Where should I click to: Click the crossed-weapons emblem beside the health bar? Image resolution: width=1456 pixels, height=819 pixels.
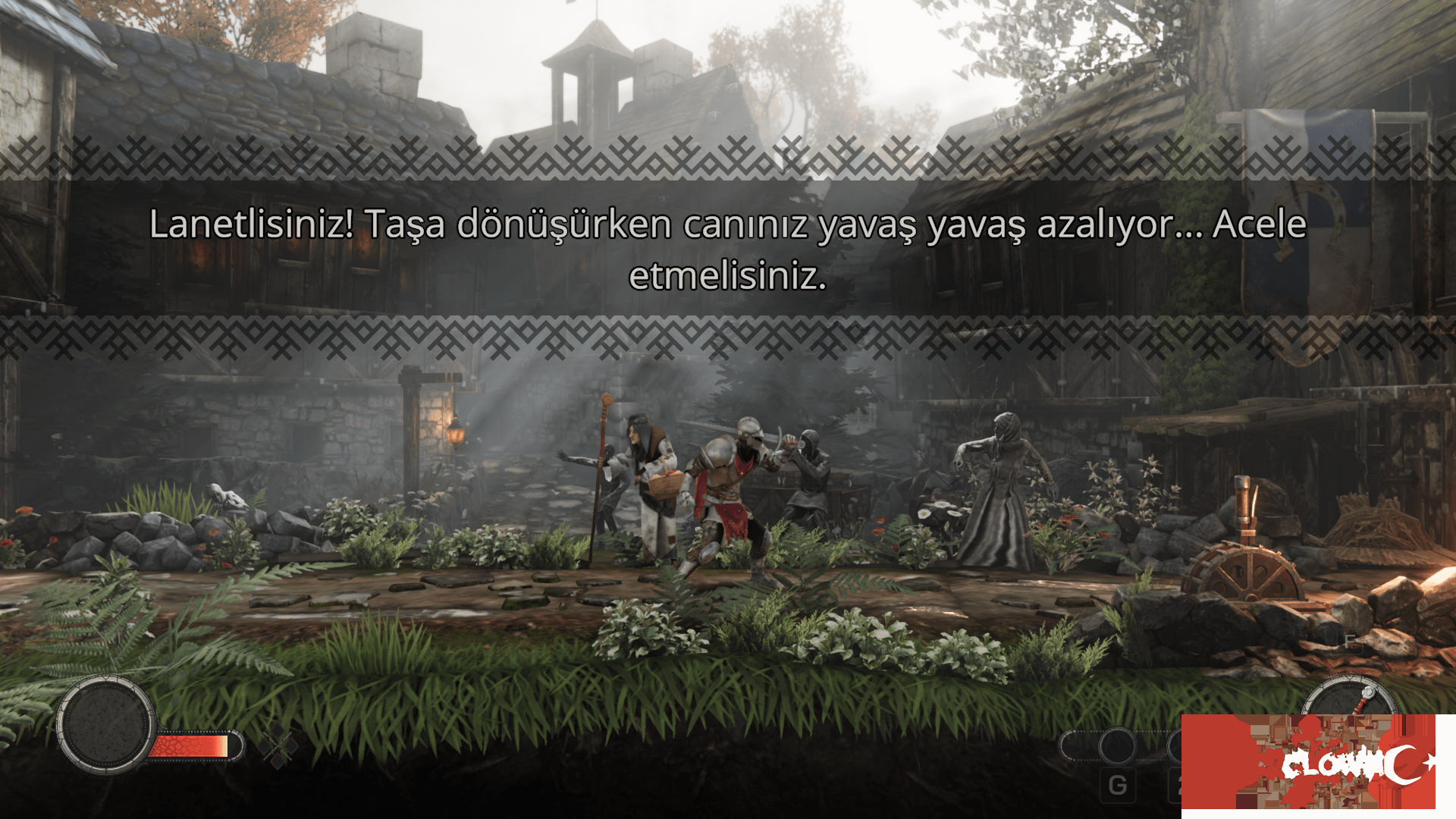coord(279,745)
